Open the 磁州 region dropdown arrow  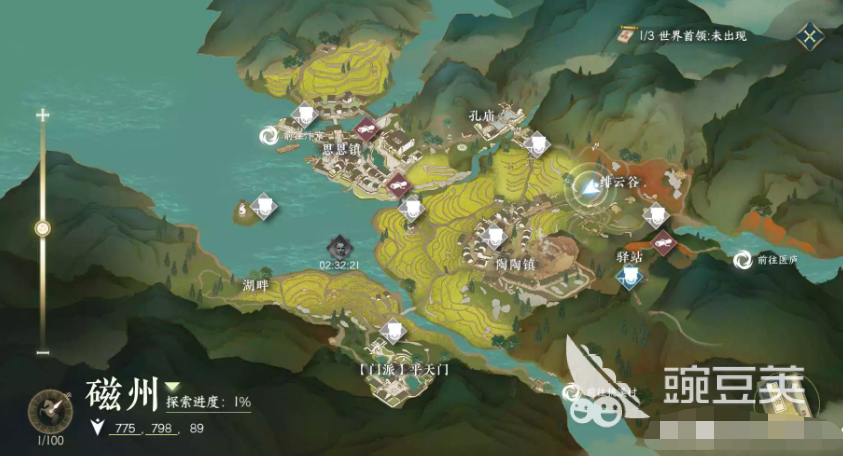pos(173,386)
